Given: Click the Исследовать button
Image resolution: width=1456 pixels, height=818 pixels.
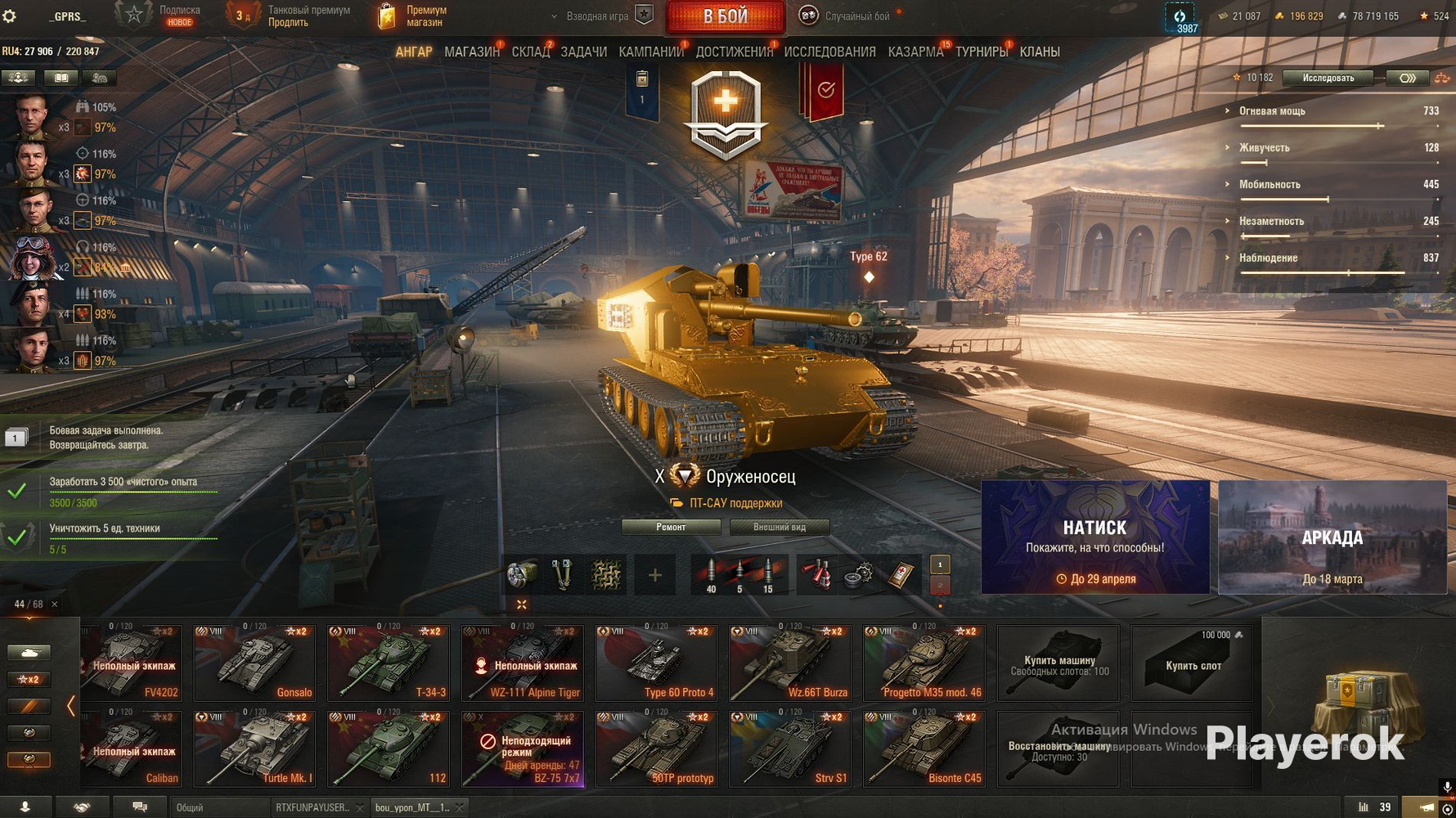Looking at the screenshot, I should 1327,78.
